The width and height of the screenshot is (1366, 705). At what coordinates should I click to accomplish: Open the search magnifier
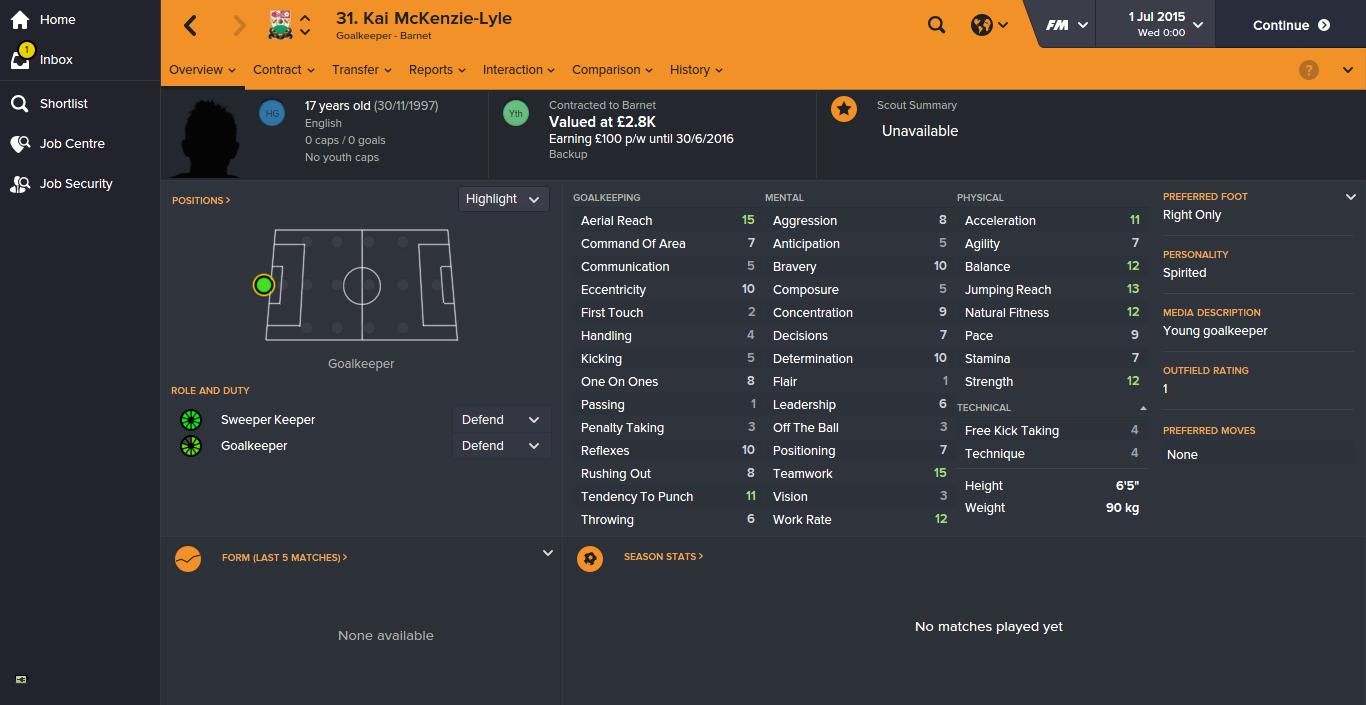coord(936,25)
